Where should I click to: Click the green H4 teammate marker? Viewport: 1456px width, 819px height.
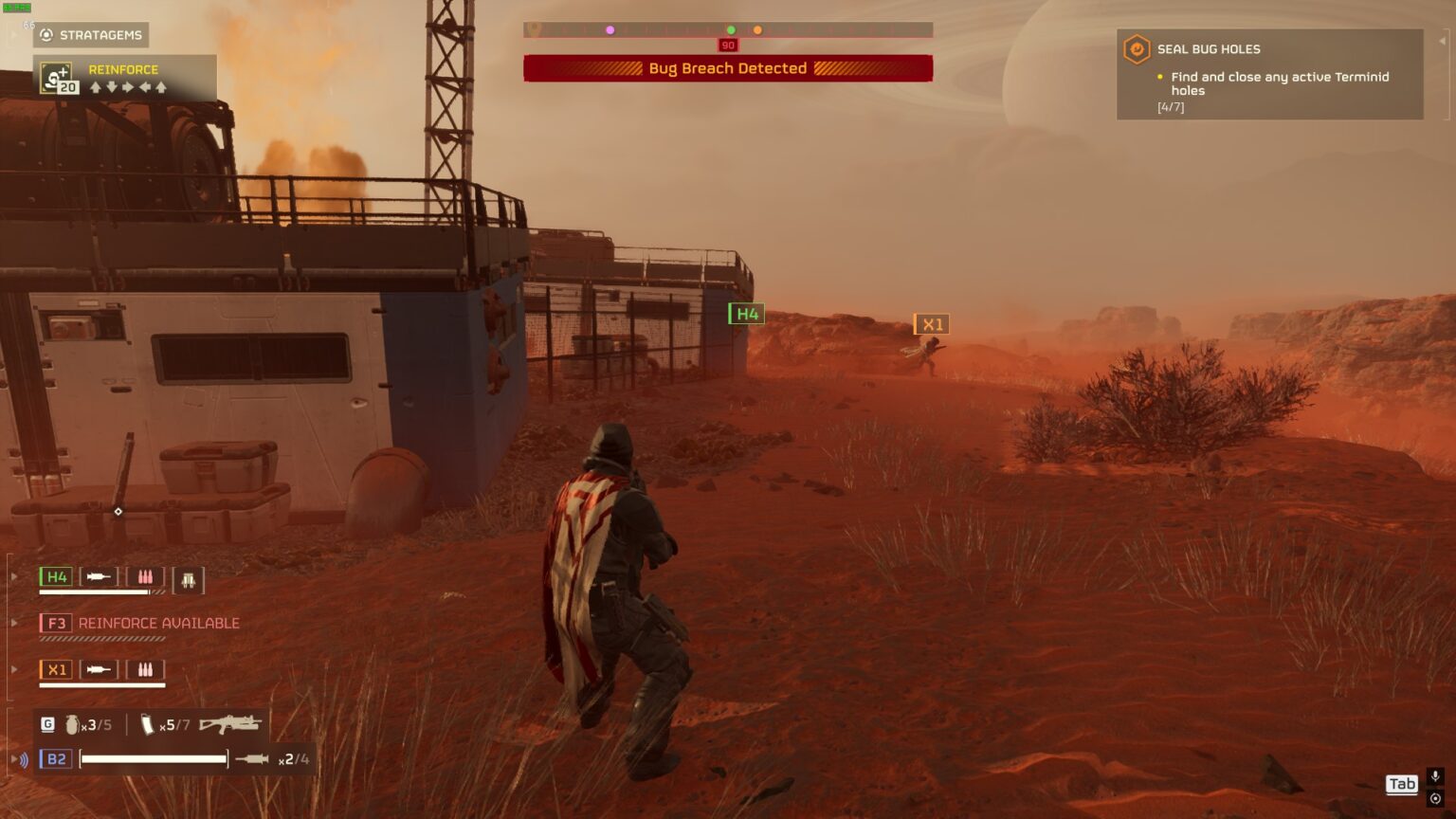pos(747,314)
